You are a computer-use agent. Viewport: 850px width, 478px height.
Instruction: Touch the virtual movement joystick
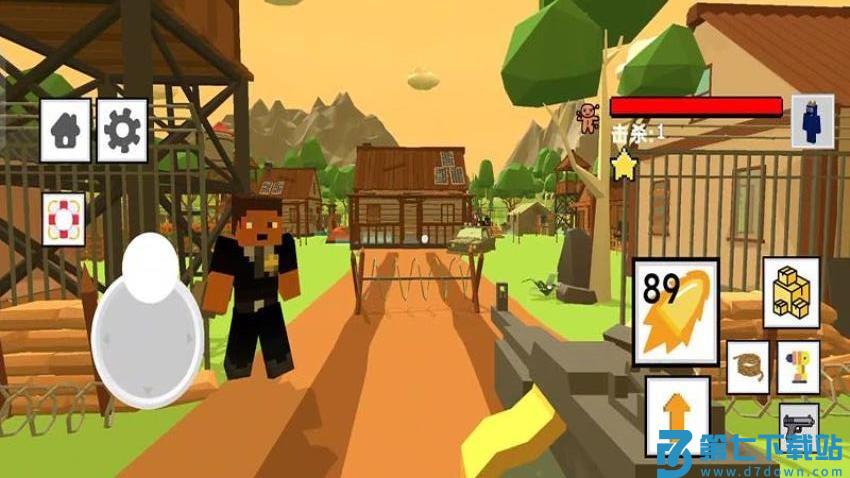(148, 318)
